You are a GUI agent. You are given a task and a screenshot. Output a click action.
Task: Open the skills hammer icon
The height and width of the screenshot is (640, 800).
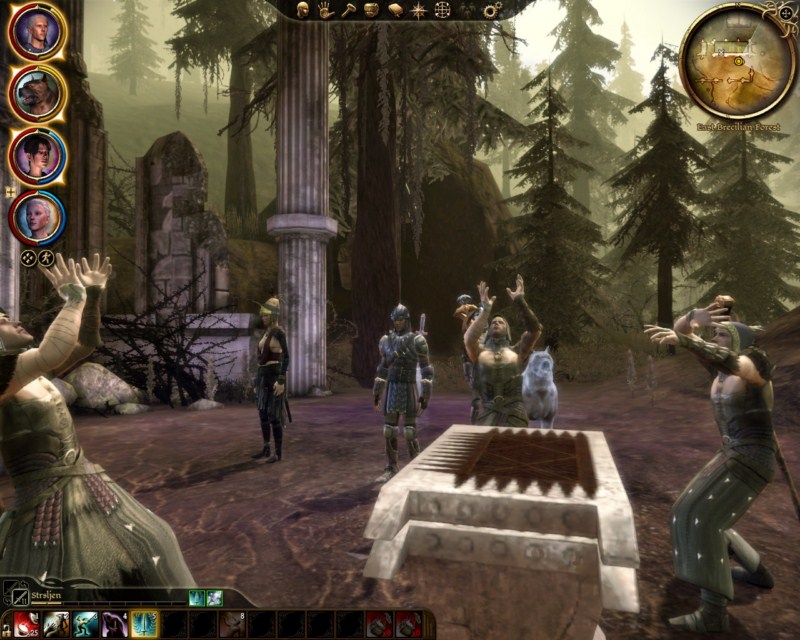(x=348, y=10)
